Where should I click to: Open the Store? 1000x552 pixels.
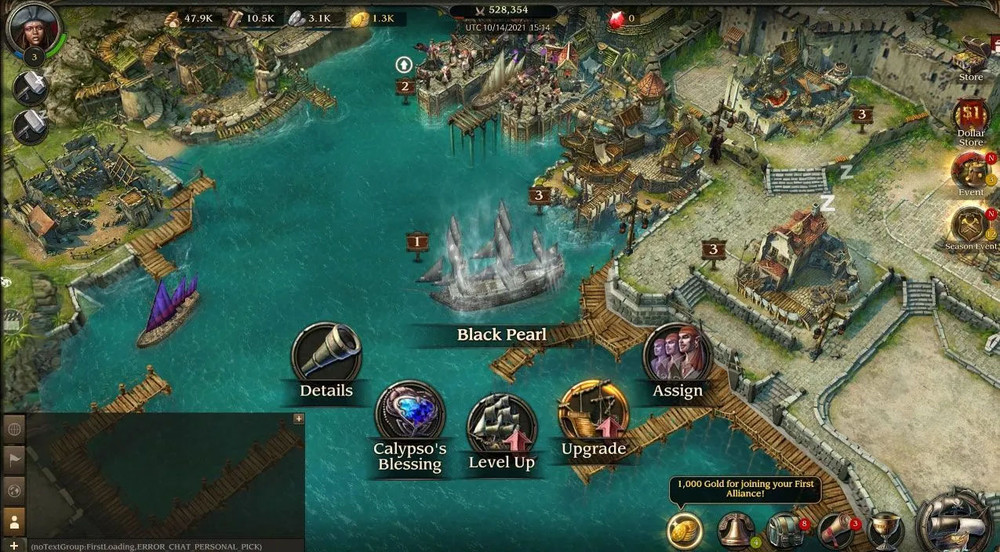pos(971,58)
